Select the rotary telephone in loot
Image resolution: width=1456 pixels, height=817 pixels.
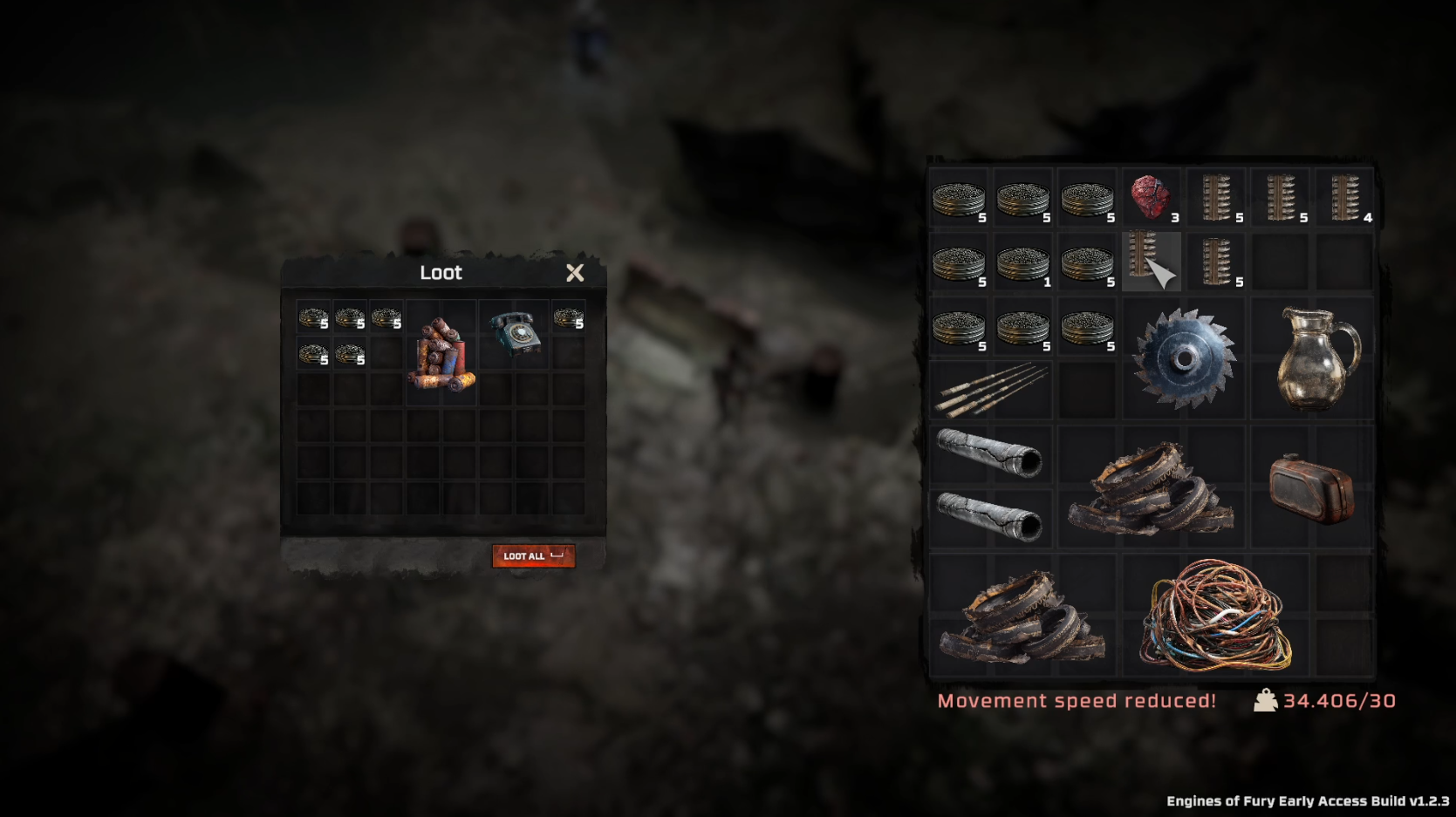pos(514,333)
